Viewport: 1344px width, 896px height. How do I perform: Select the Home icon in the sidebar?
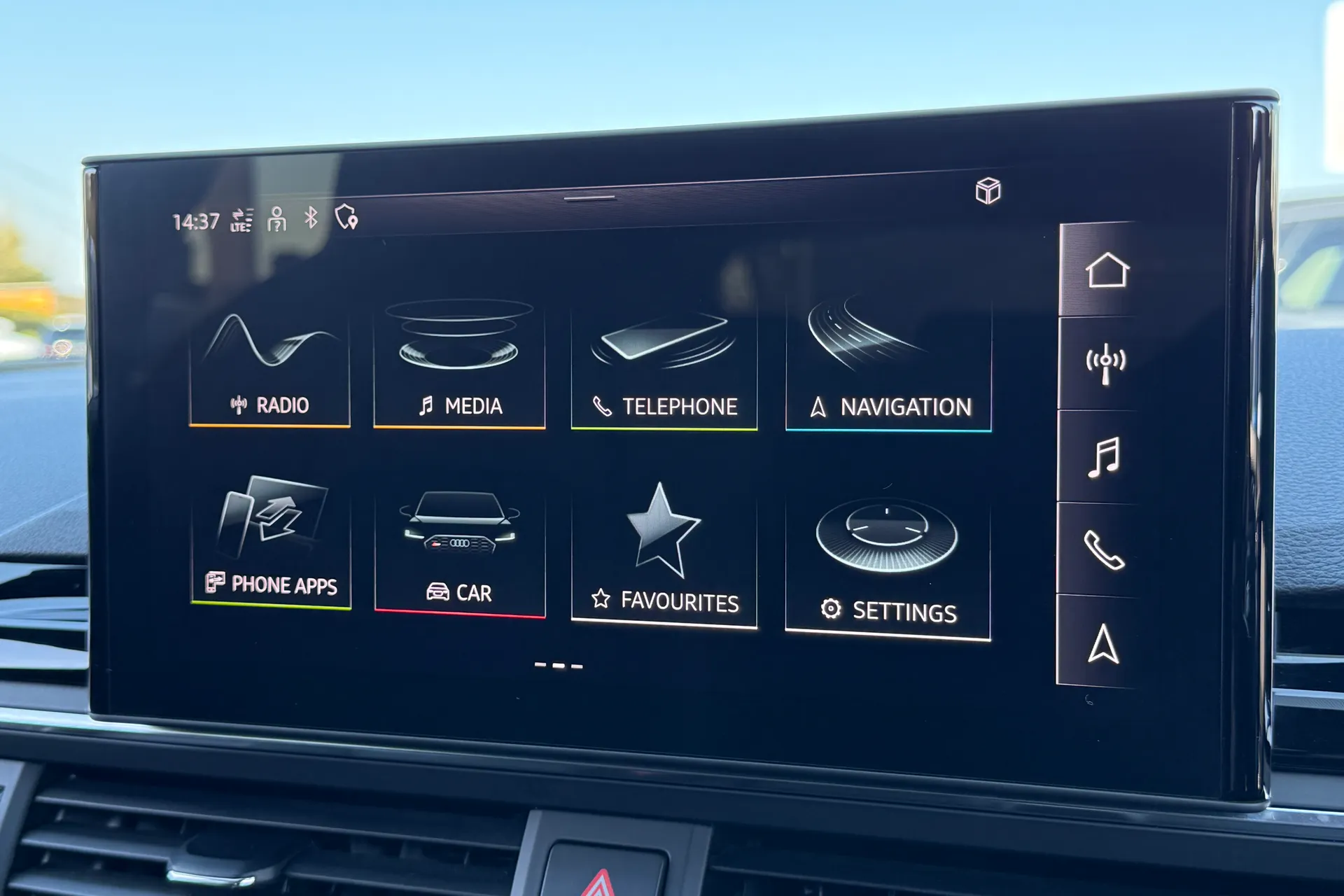pos(1108,271)
